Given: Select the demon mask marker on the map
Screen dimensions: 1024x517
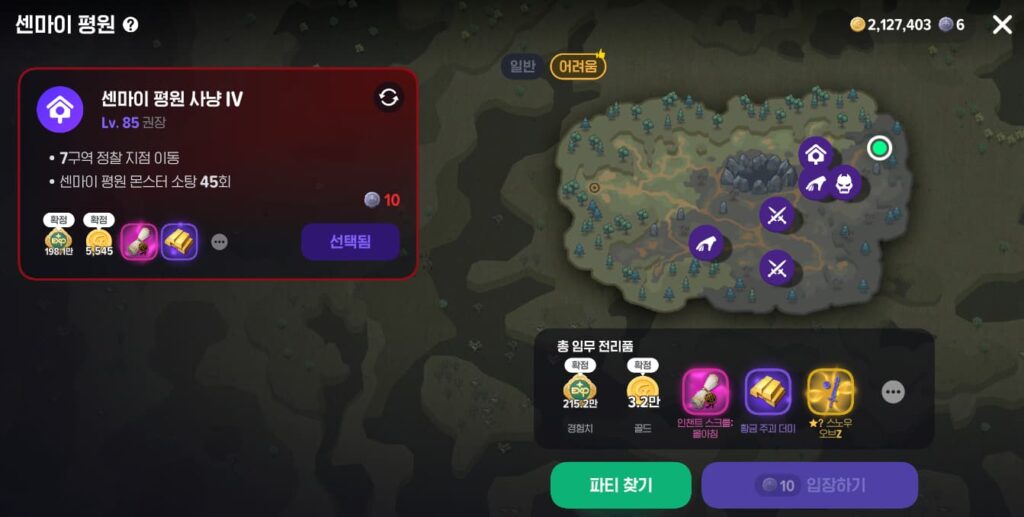Looking at the screenshot, I should 845,182.
